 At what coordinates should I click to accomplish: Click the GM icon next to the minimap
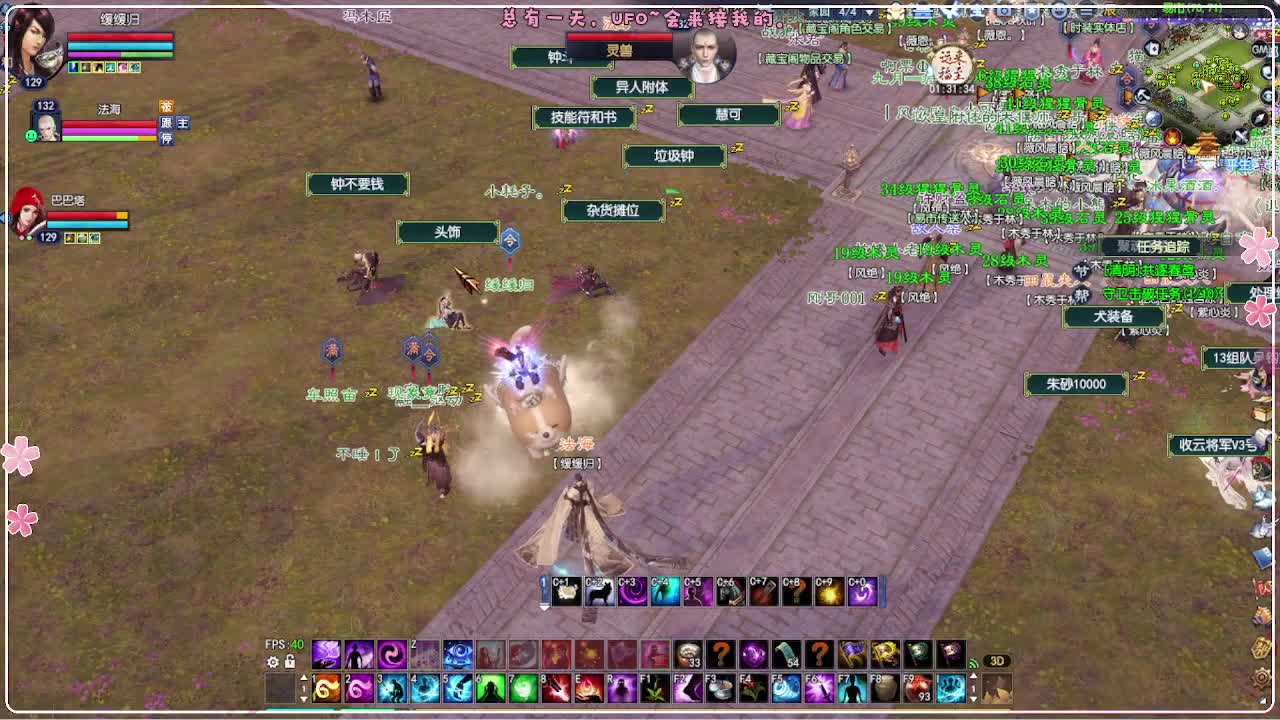1259,50
